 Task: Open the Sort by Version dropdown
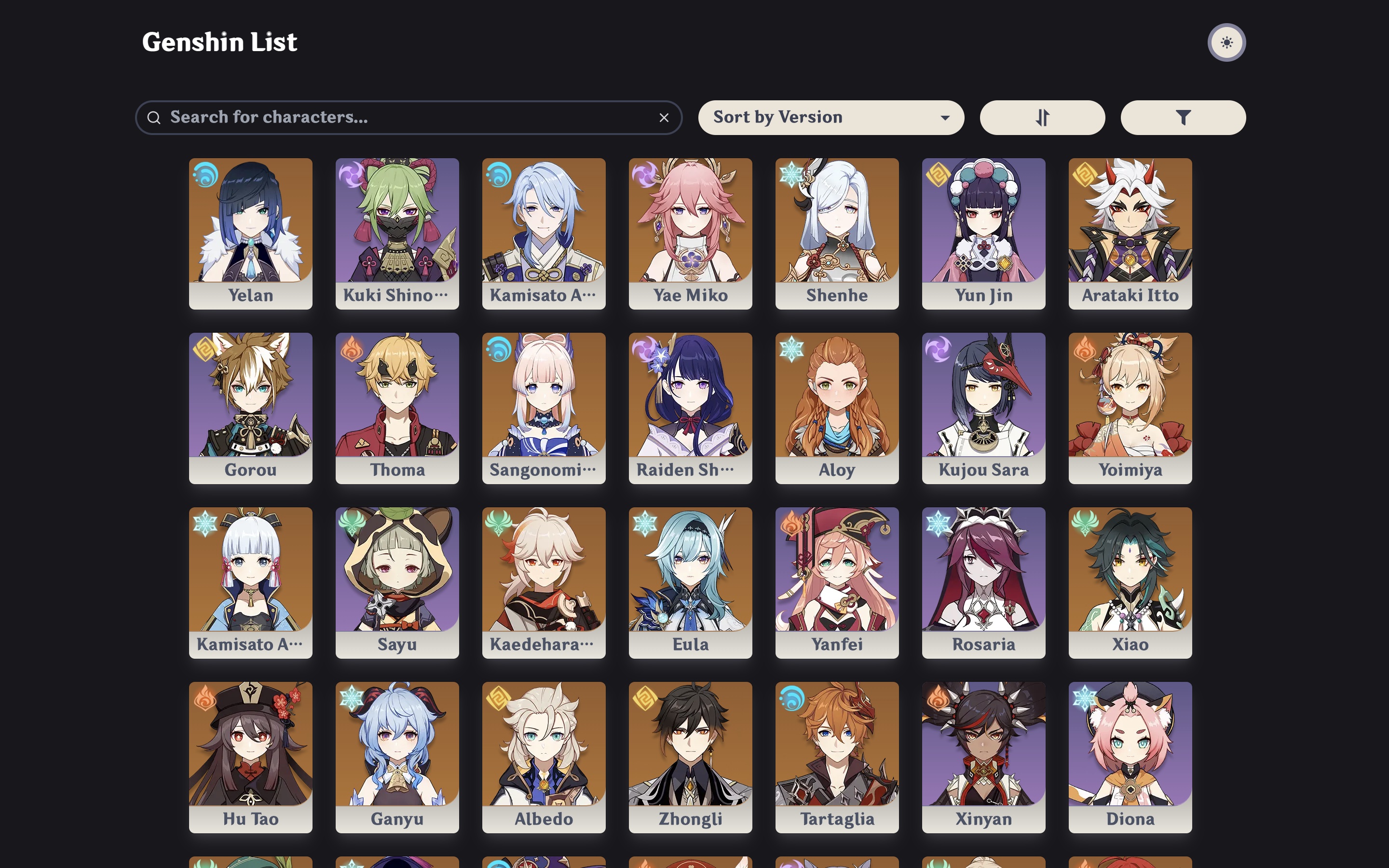831,117
